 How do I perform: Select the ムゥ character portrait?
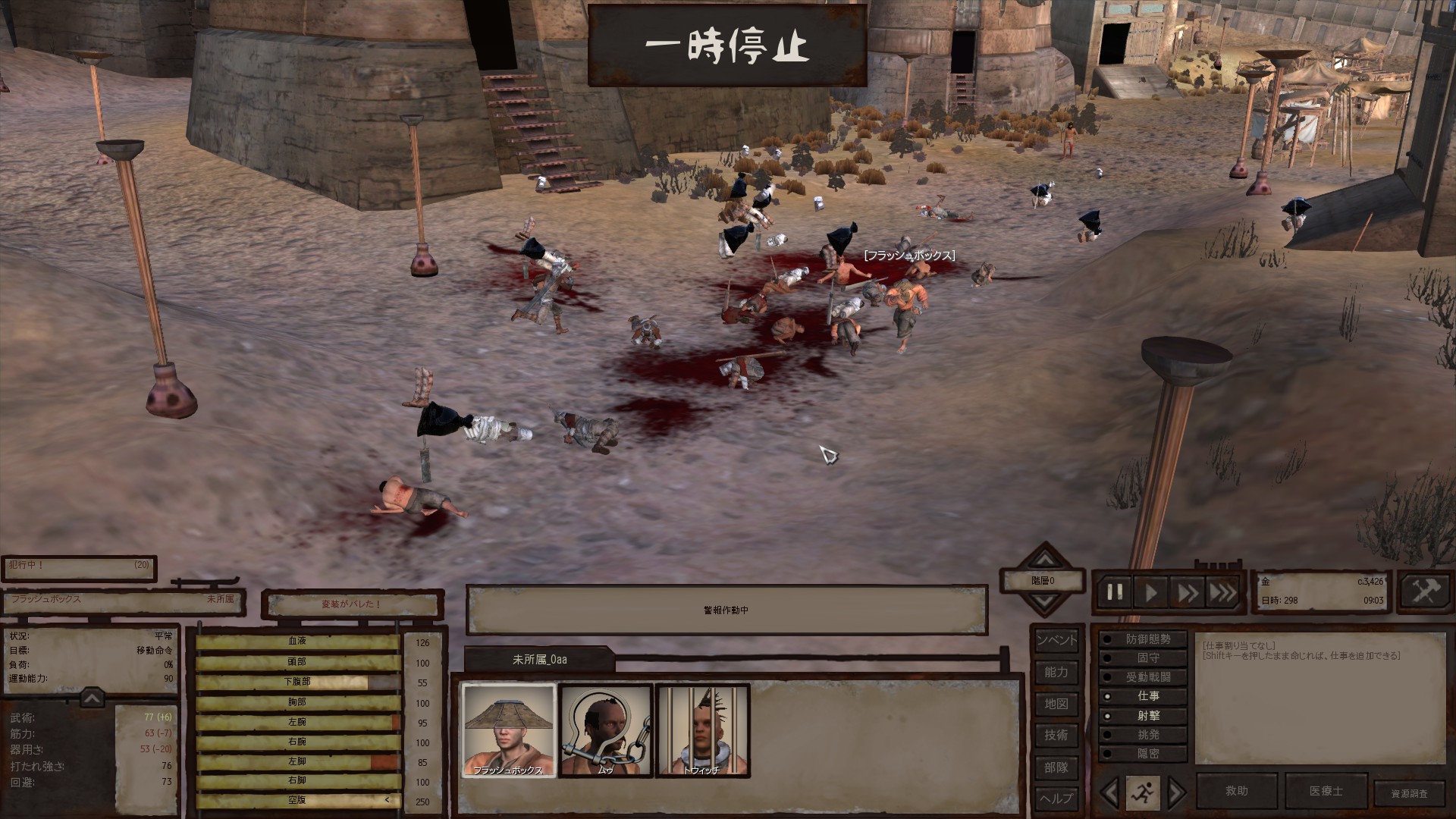tap(605, 730)
